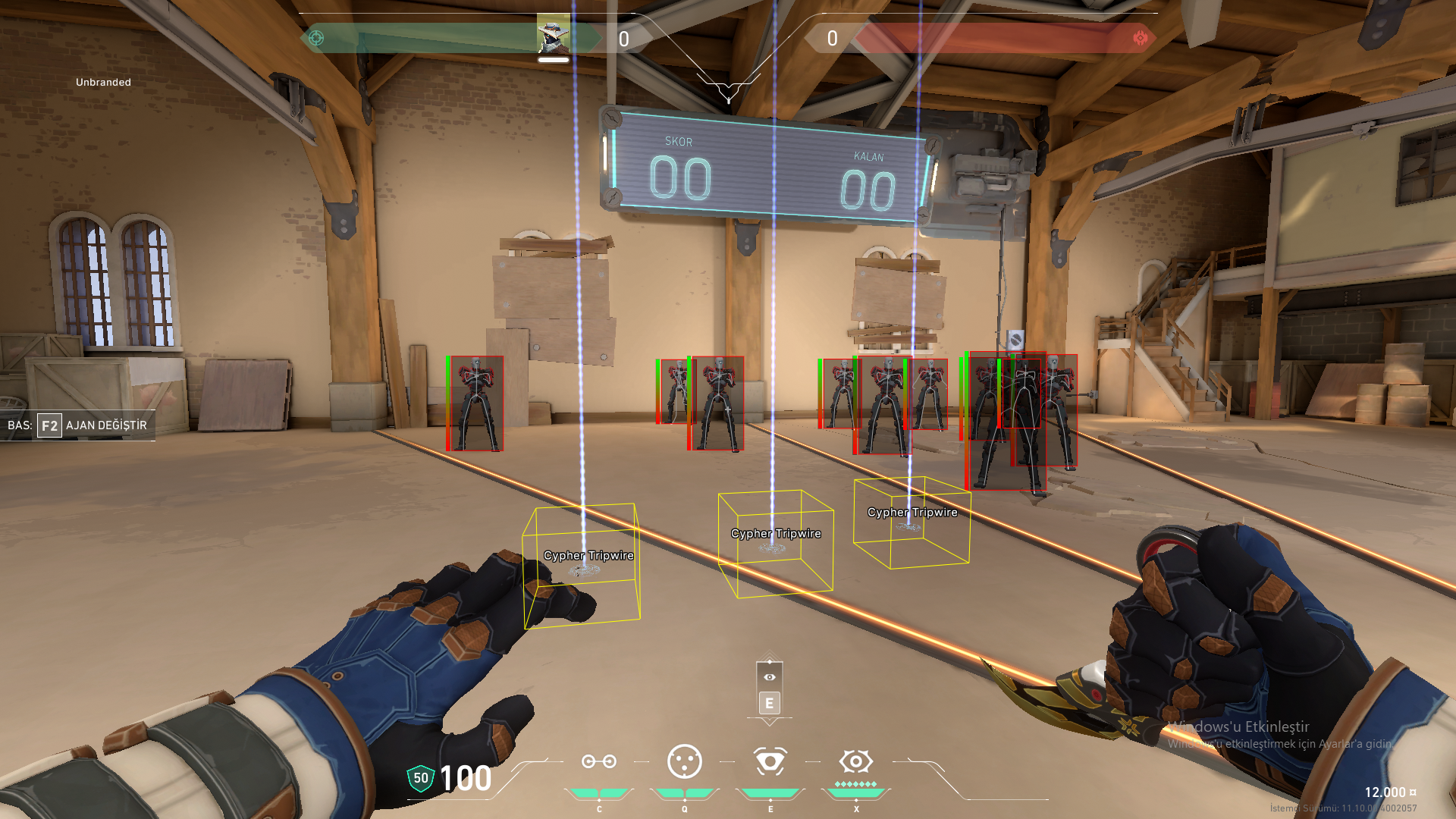Click the eye icon above the E key prompt

coord(770,678)
